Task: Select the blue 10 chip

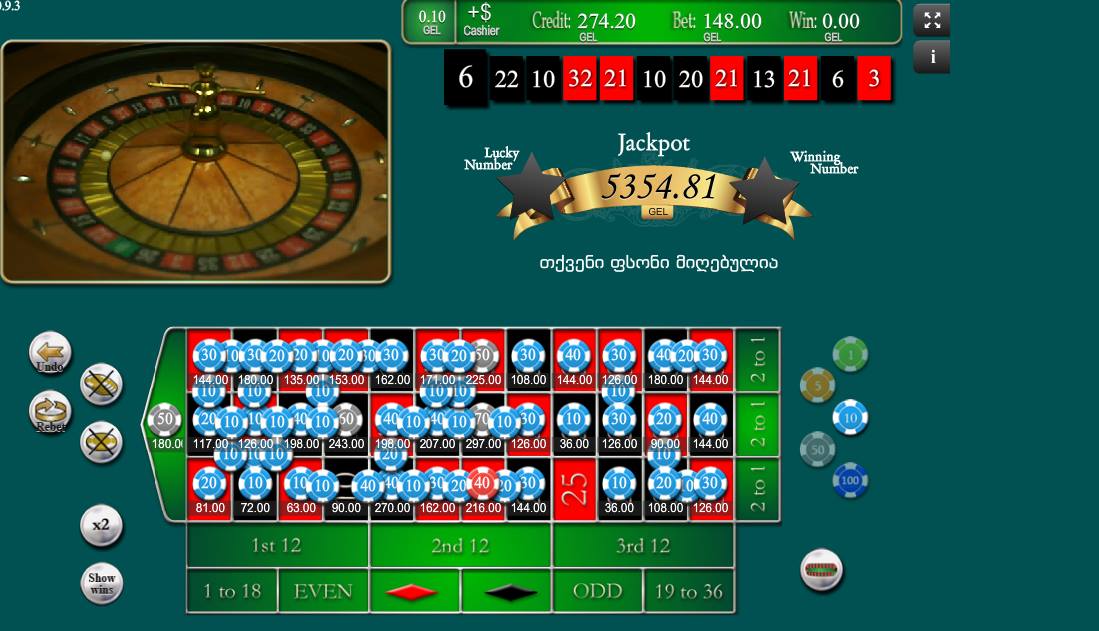Action: tap(850, 417)
